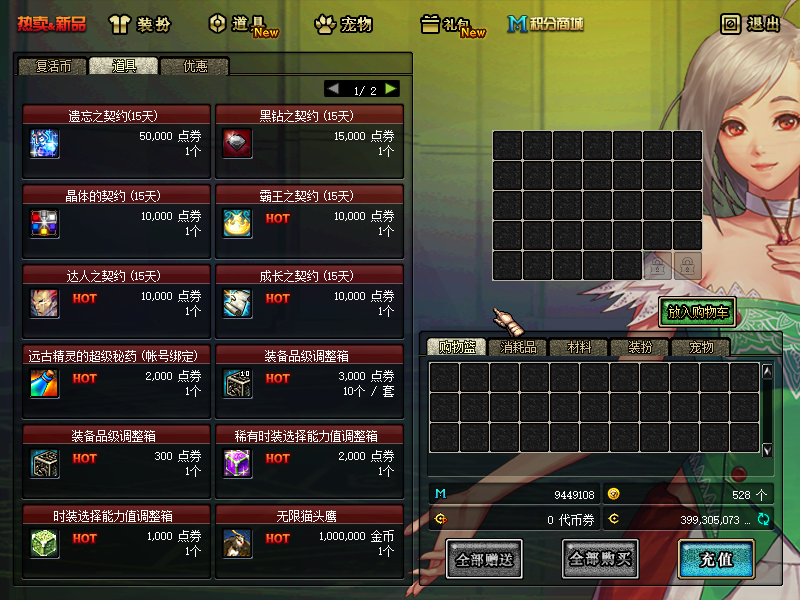This screenshot has width=800, height=600.
Task: Gift everything with 全部赠送
Action: [484, 559]
